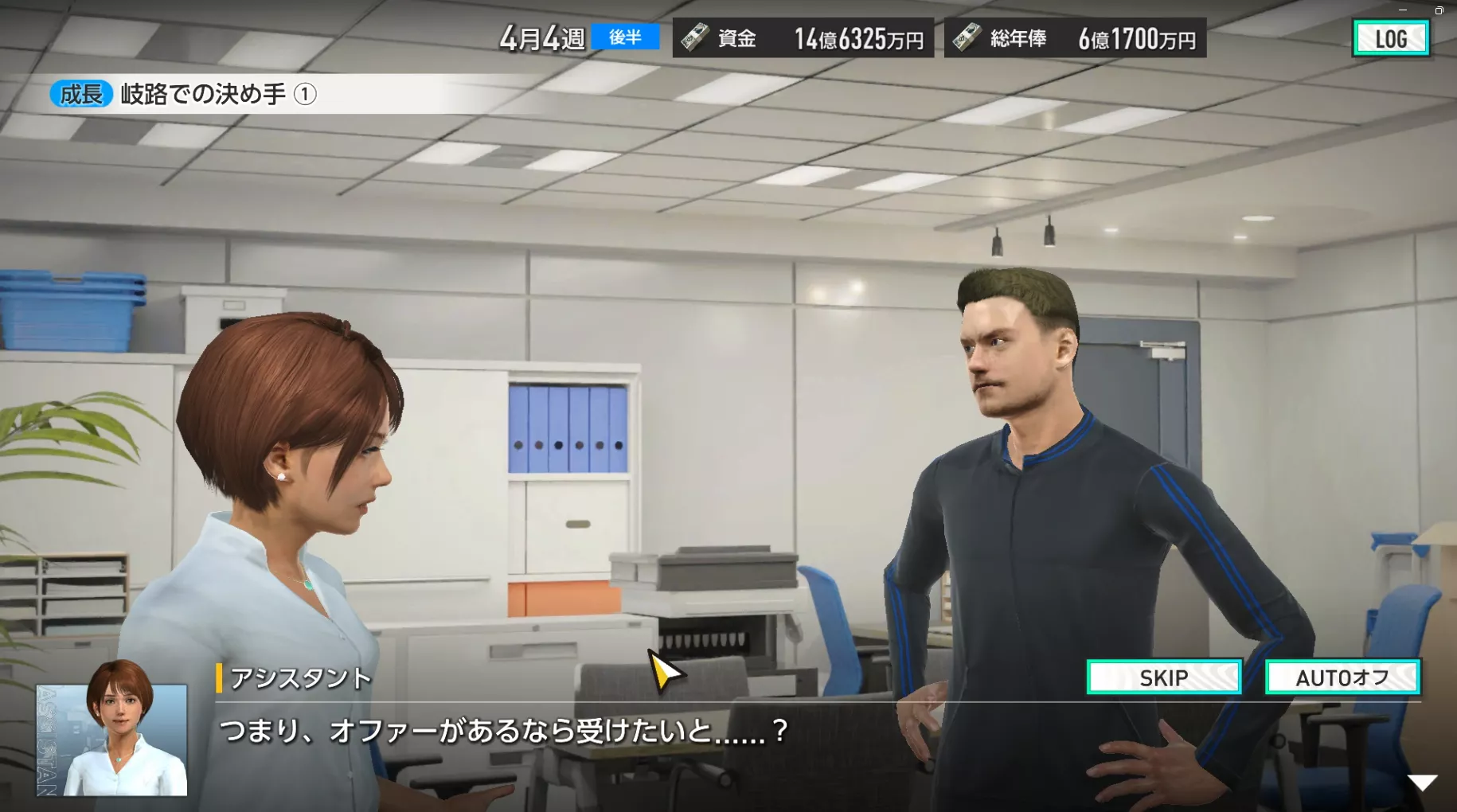The width and height of the screenshot is (1457, 812).
Task: Turn on automatic dialogue playback
Action: coord(1342,677)
